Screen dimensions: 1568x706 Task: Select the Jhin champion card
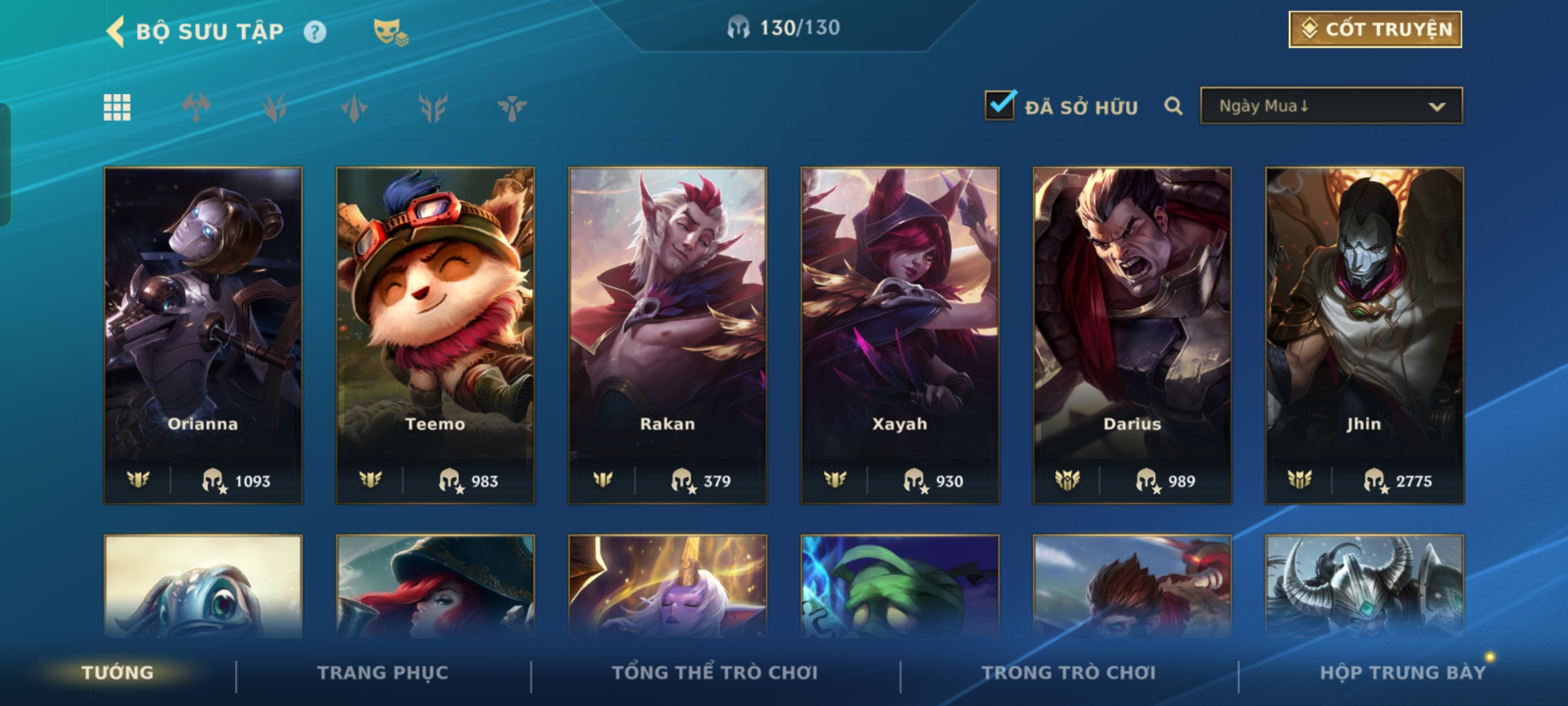point(1364,335)
